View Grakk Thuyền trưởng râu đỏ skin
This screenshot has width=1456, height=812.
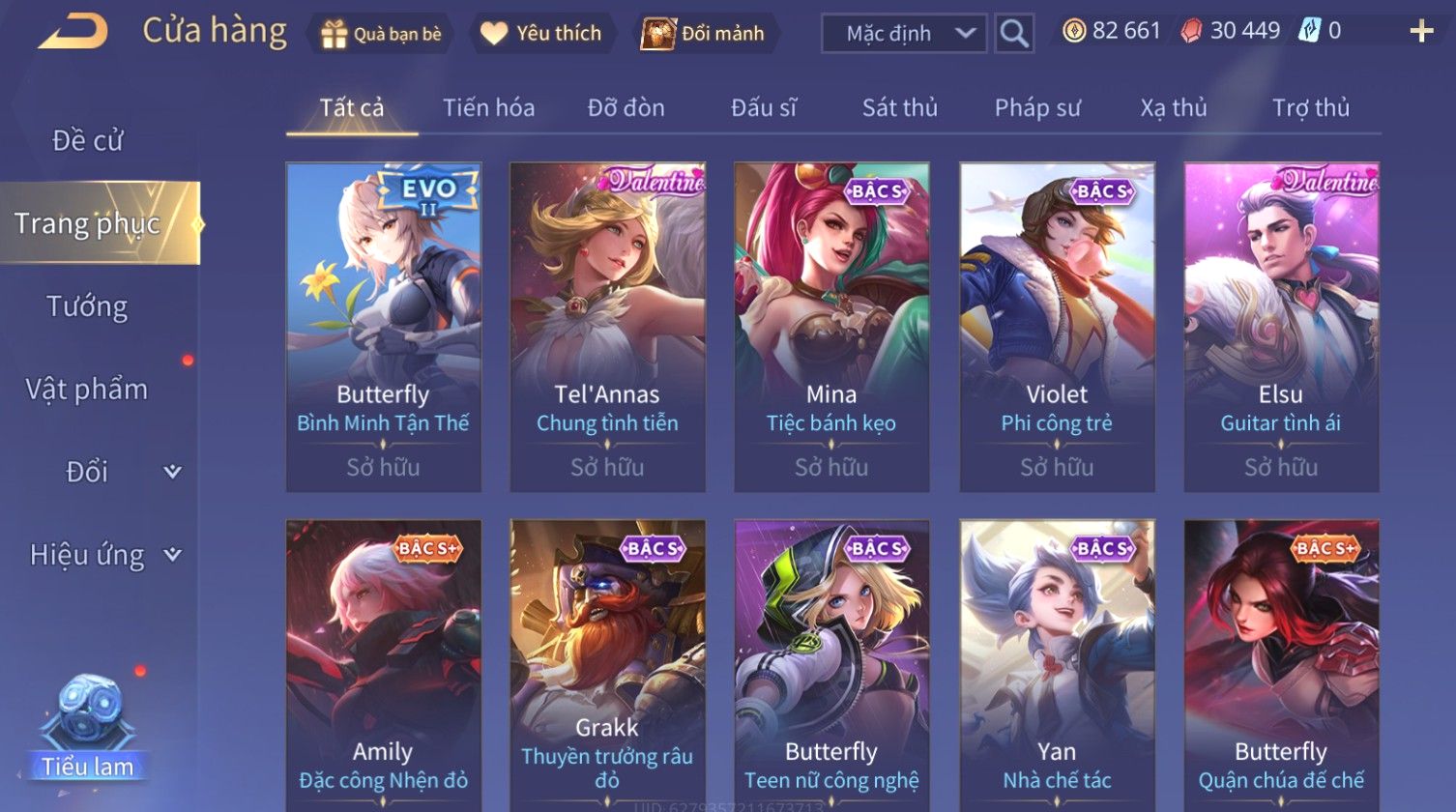pyautogui.click(x=607, y=667)
